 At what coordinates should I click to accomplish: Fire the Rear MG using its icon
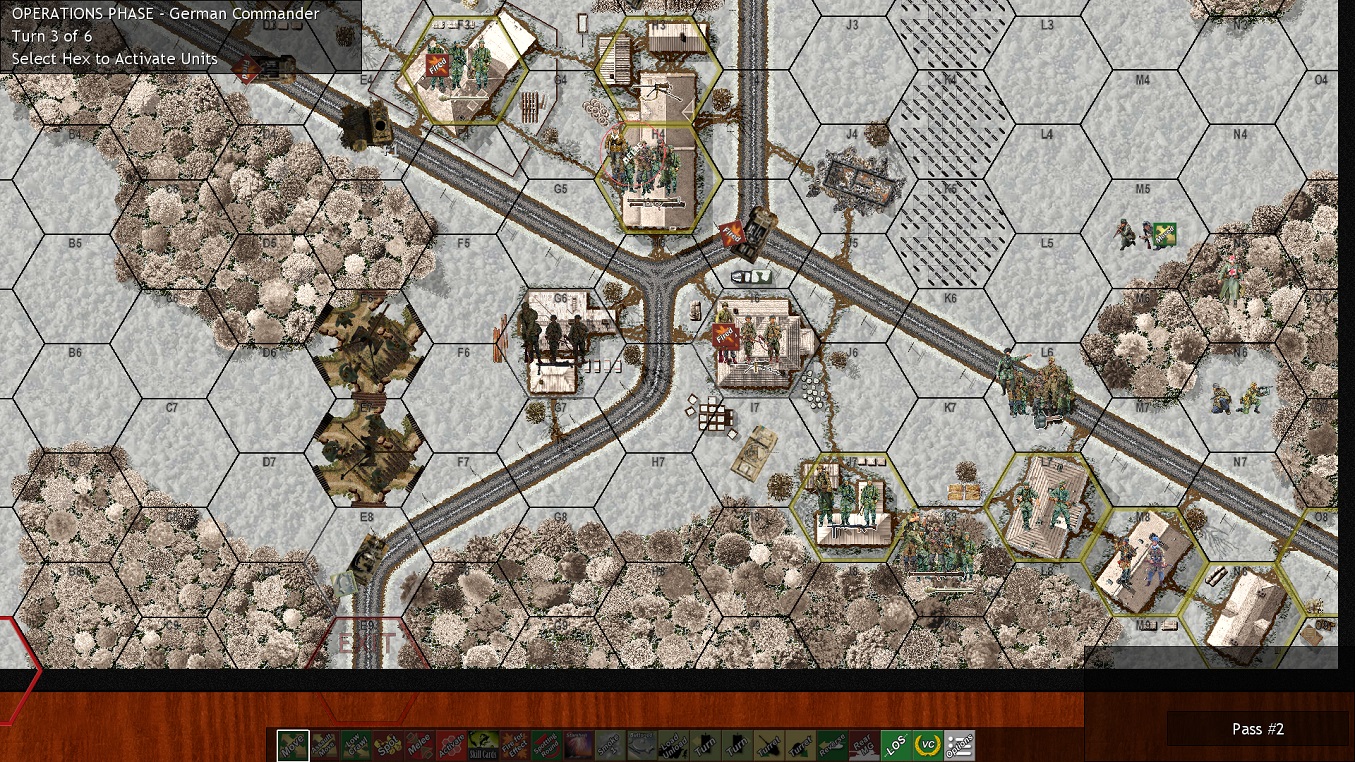[x=864, y=745]
